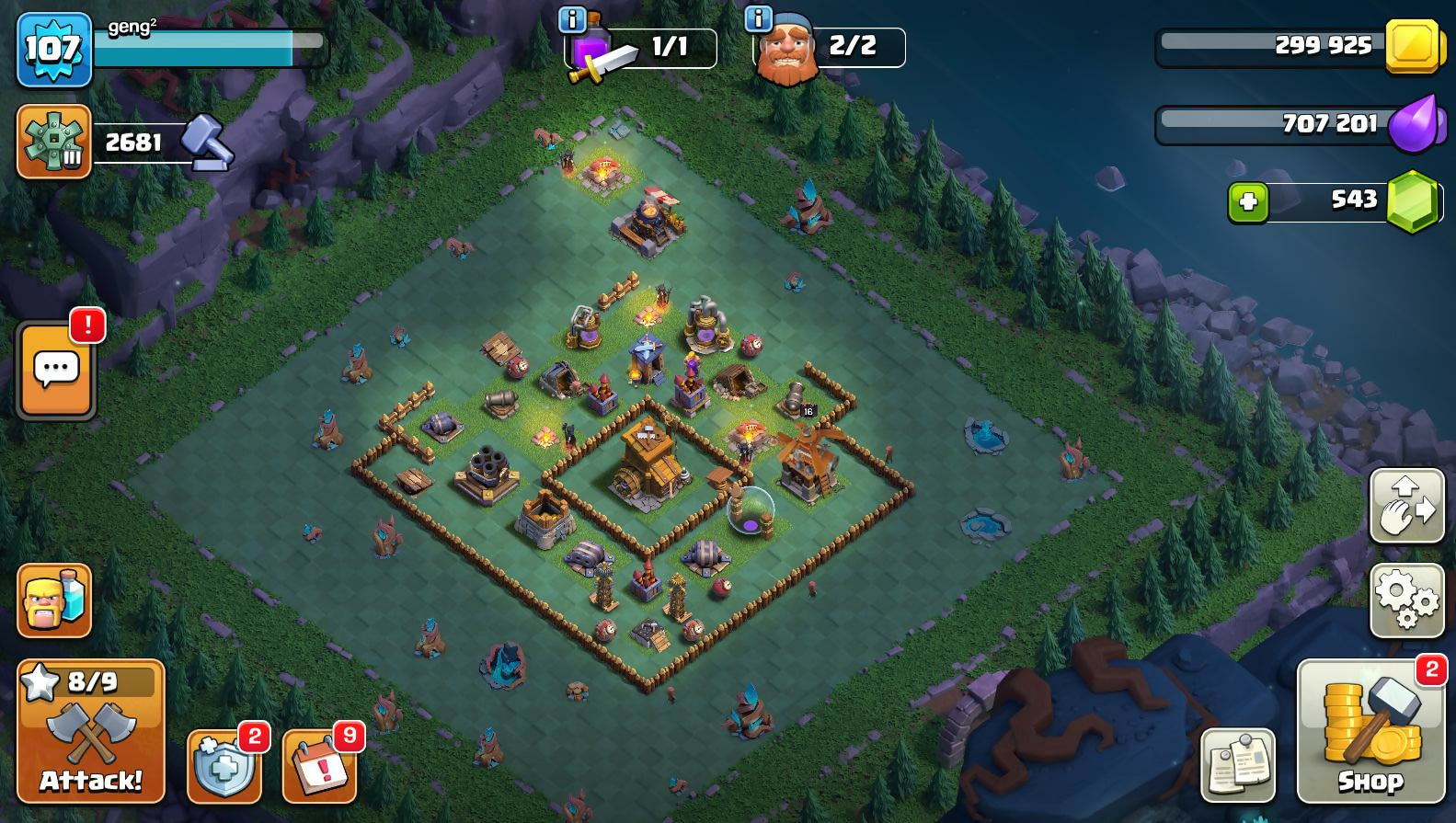1456x823 pixels.
Task: Open the Shop
Action: coord(1370,732)
